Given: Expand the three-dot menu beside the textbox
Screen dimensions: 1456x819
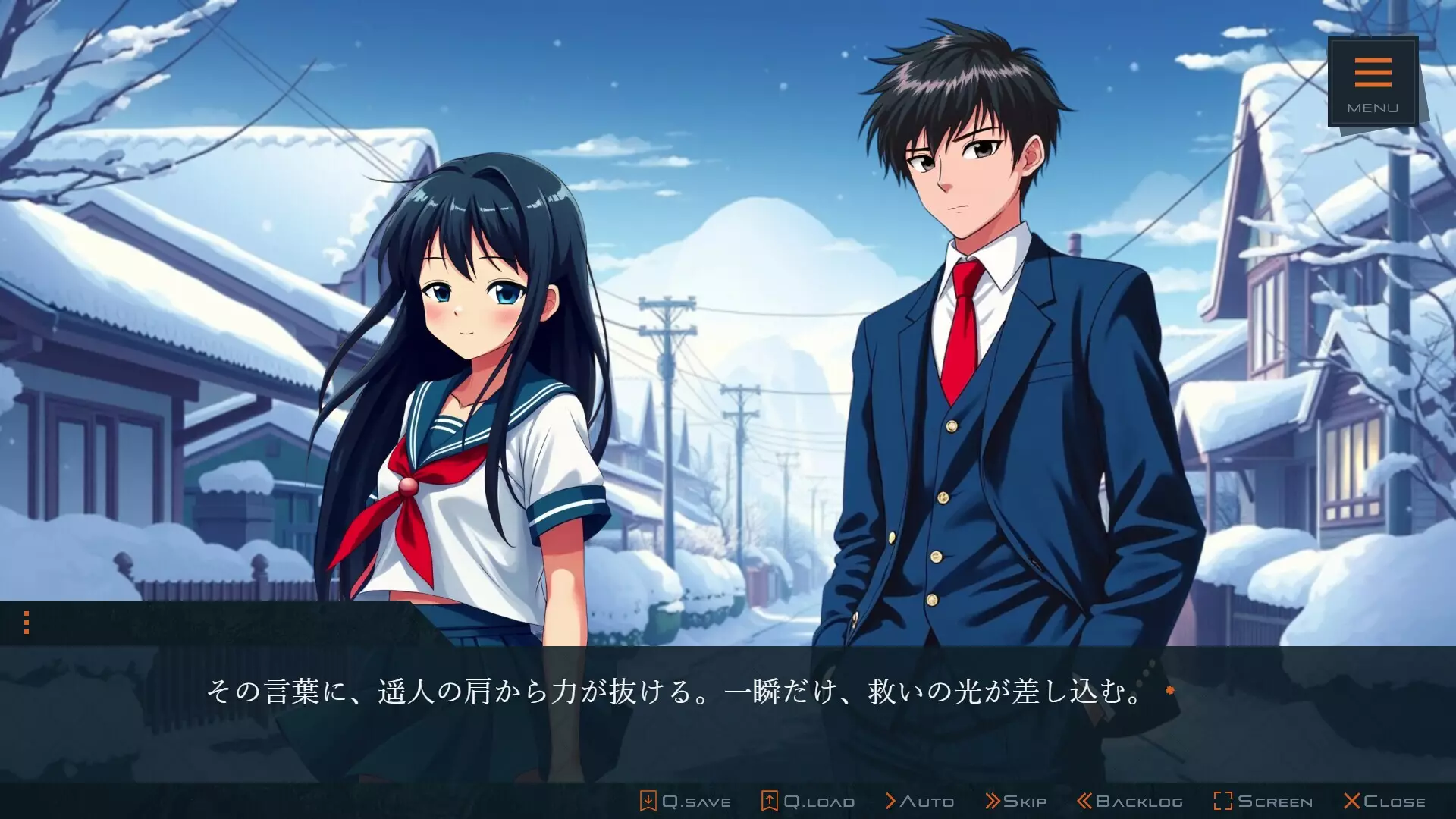Looking at the screenshot, I should (x=28, y=623).
